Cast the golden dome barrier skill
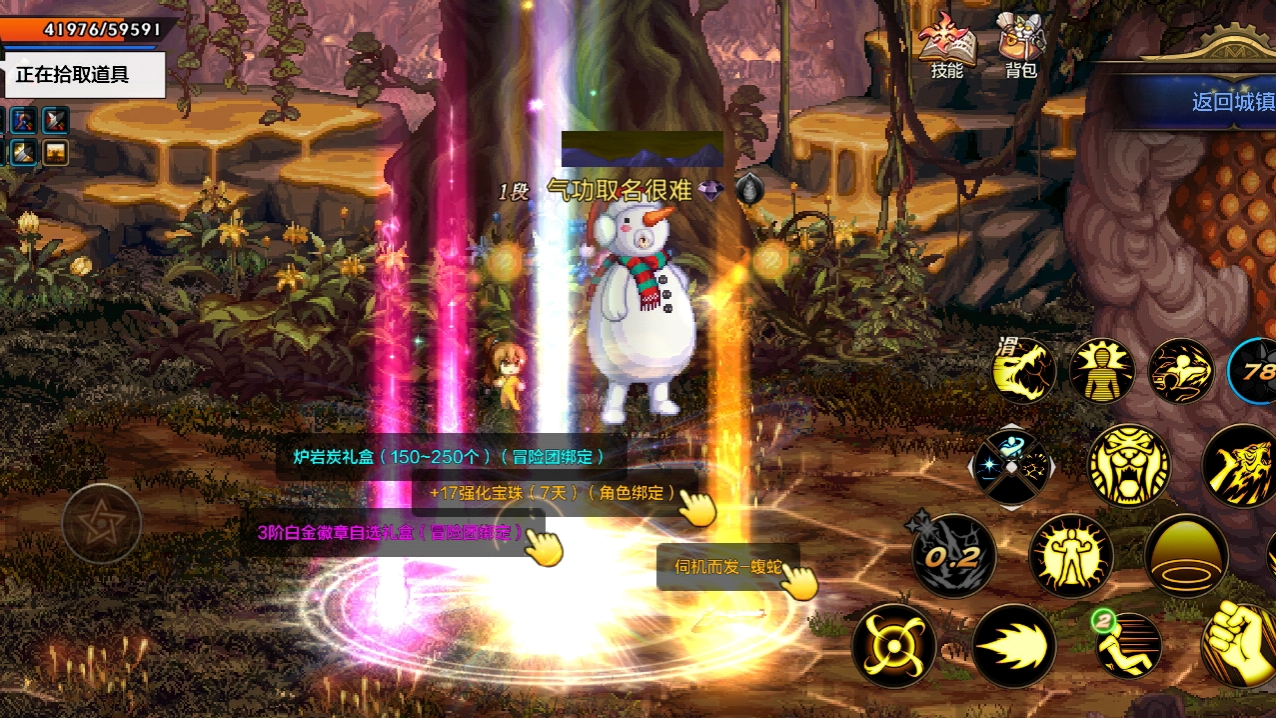Screen dimensions: 1276x718 click(x=1186, y=555)
